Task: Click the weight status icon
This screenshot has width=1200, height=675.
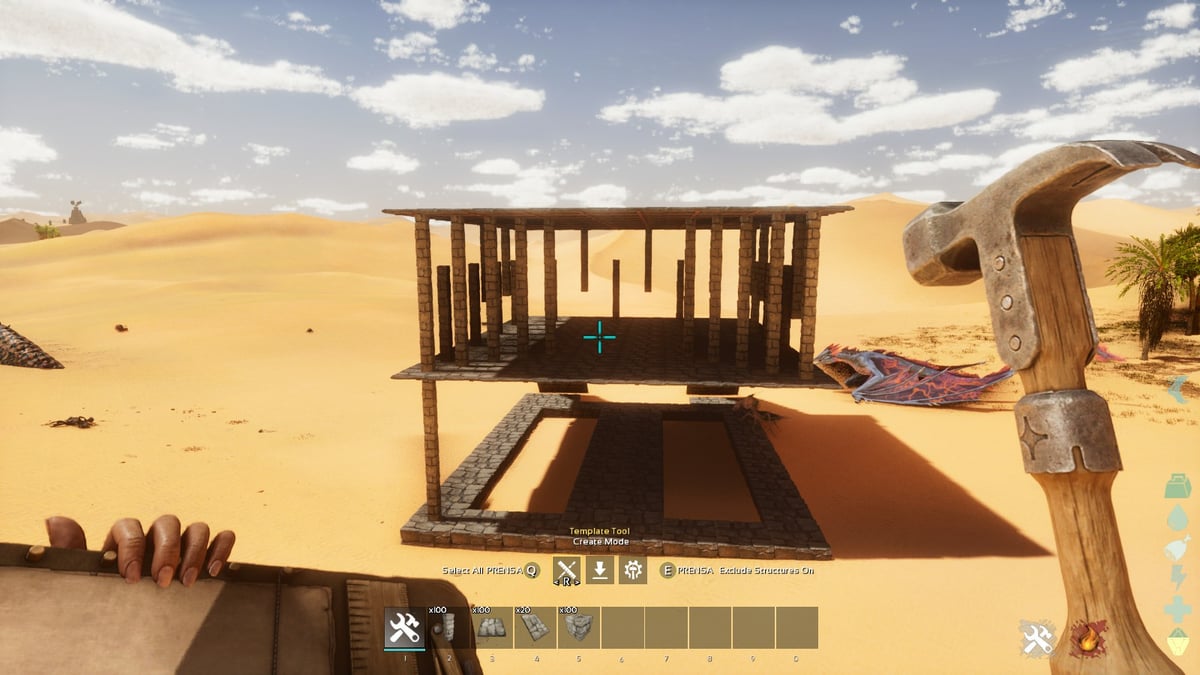Action: [1178, 487]
